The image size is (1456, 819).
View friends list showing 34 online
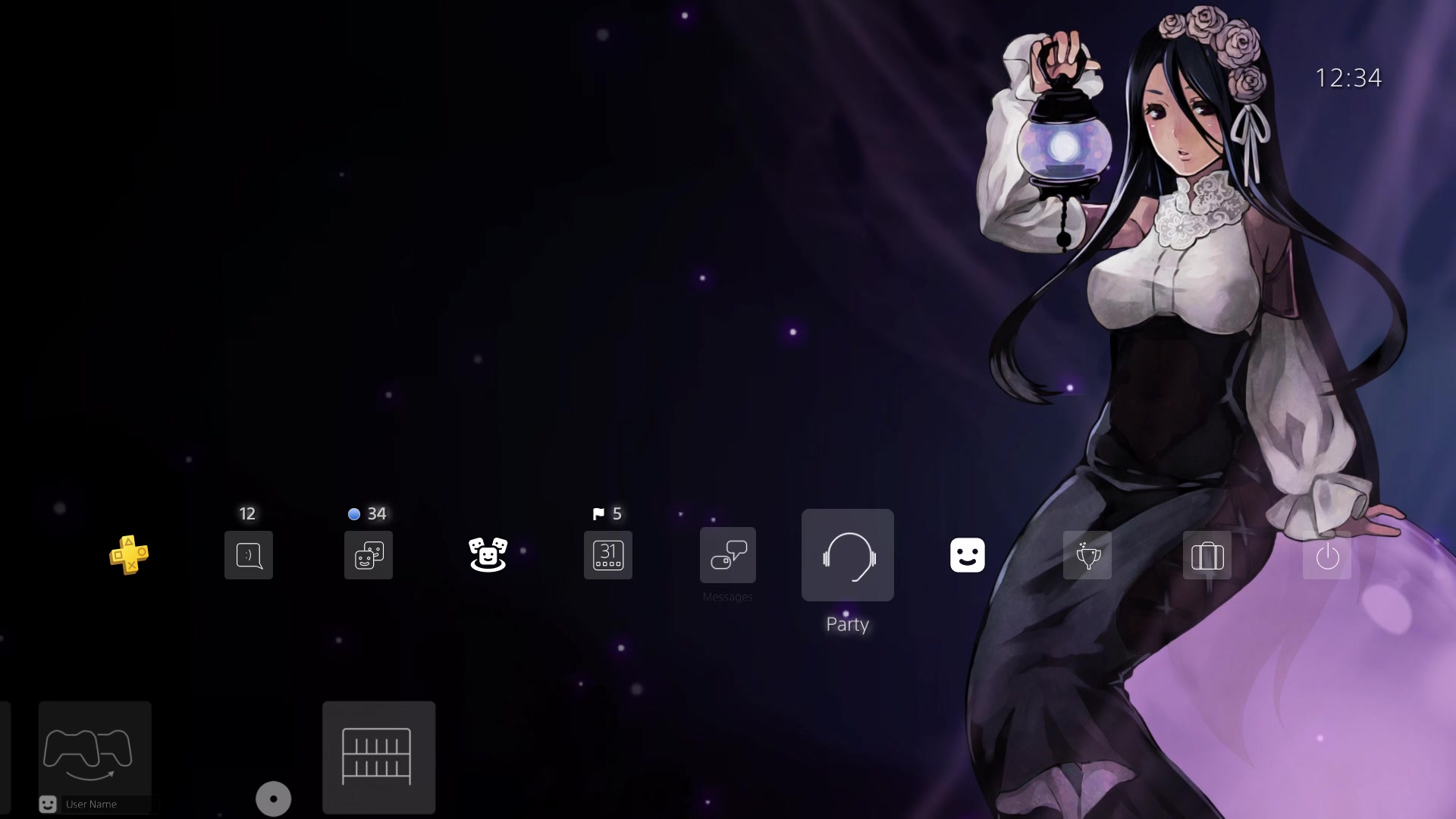click(x=368, y=555)
